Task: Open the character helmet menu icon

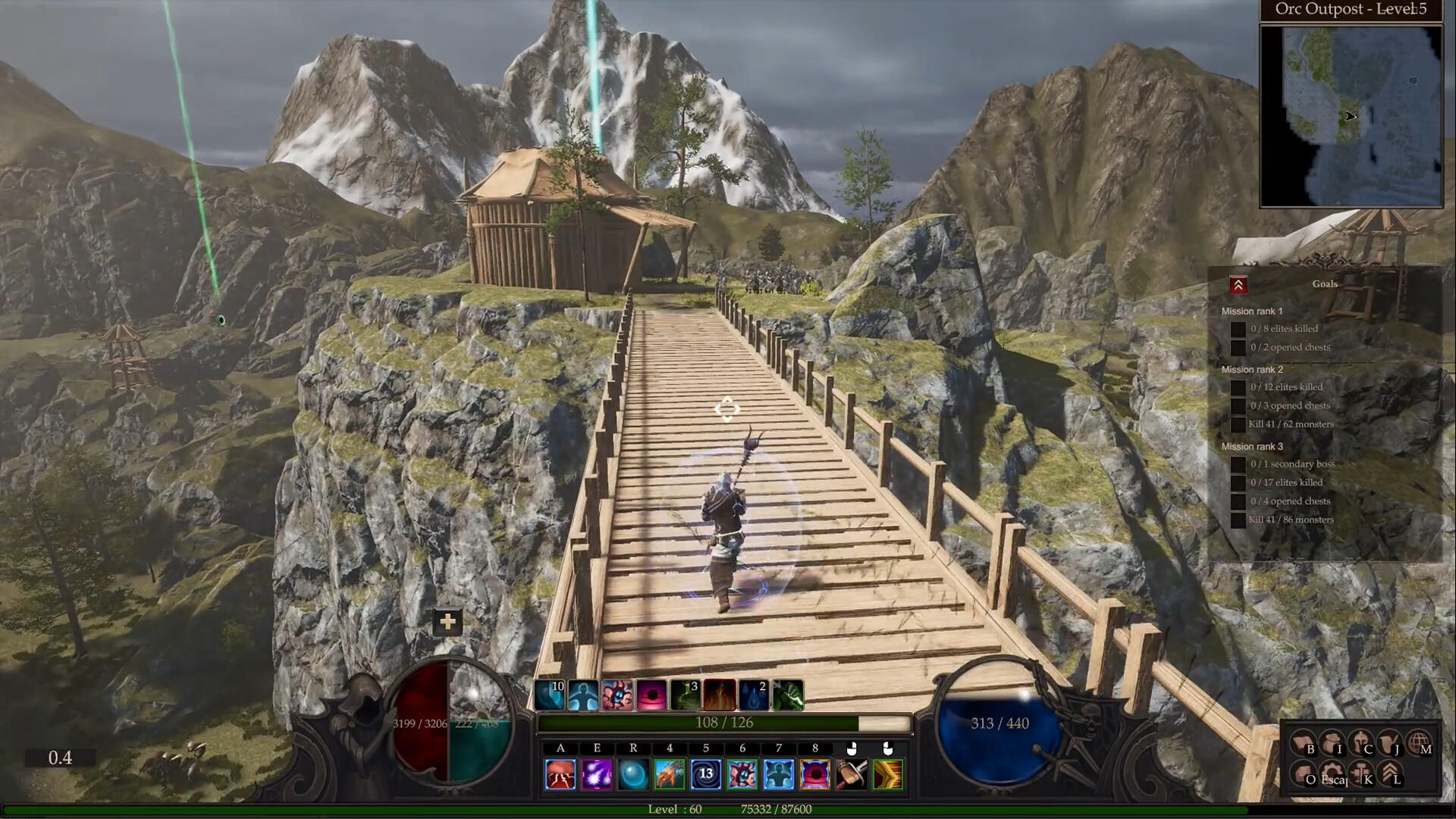Action: tap(1361, 744)
